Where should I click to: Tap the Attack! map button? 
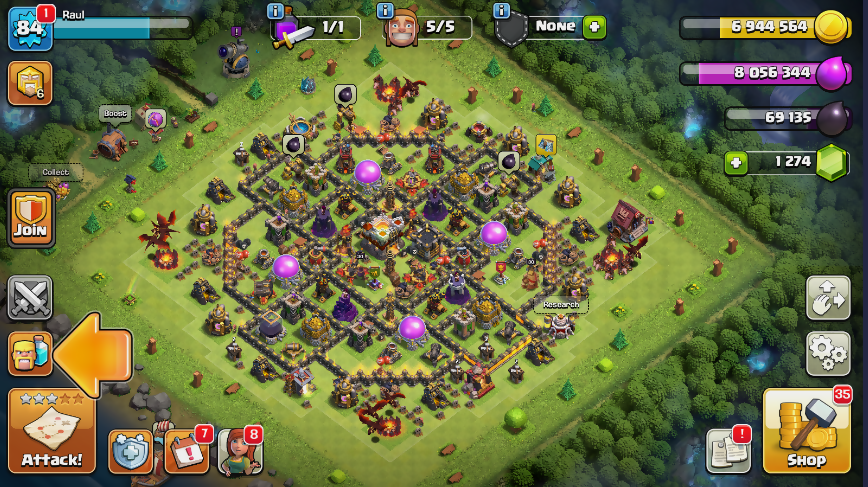tap(52, 431)
